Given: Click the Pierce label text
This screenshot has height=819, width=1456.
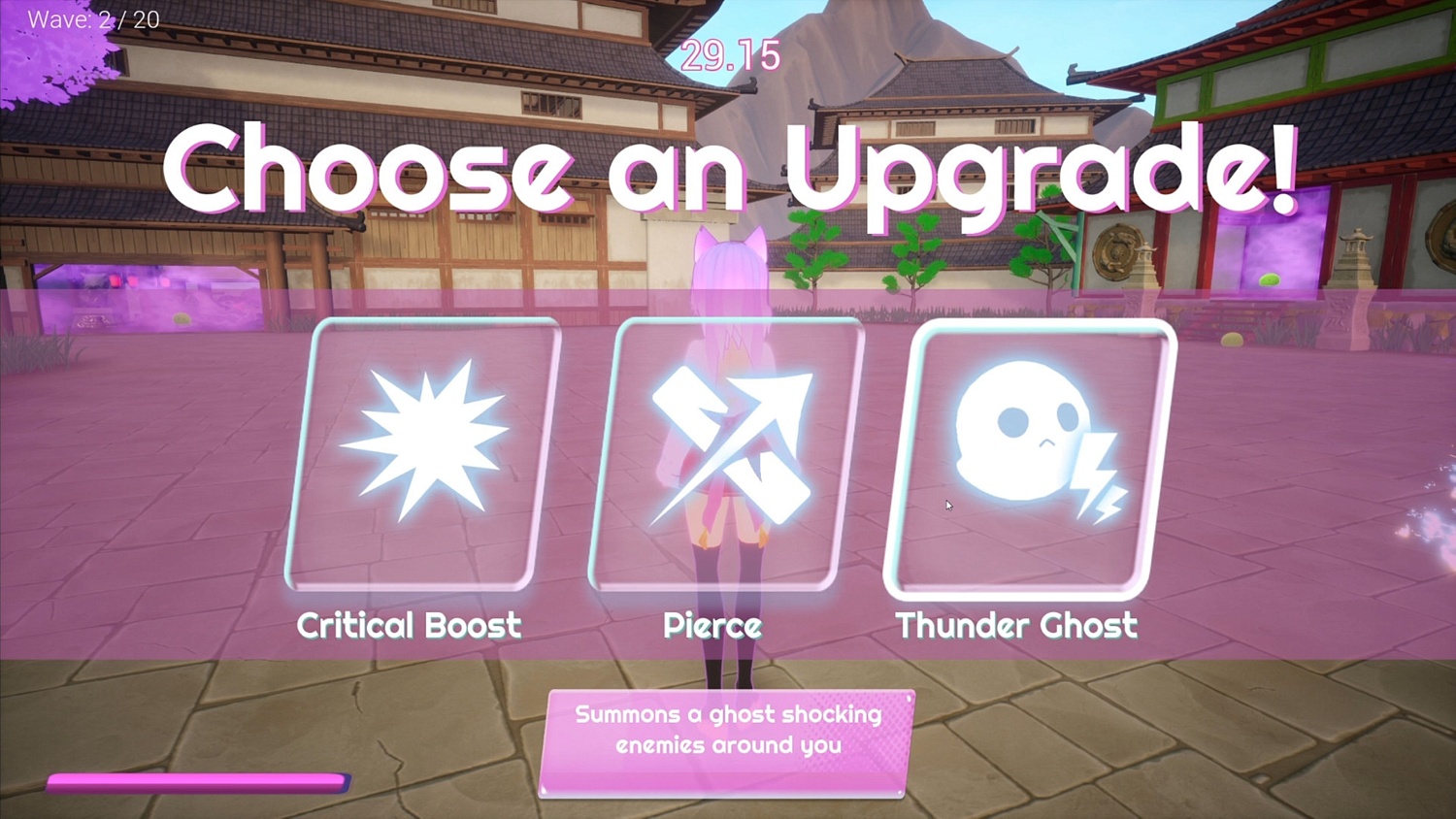Looking at the screenshot, I should click(713, 626).
